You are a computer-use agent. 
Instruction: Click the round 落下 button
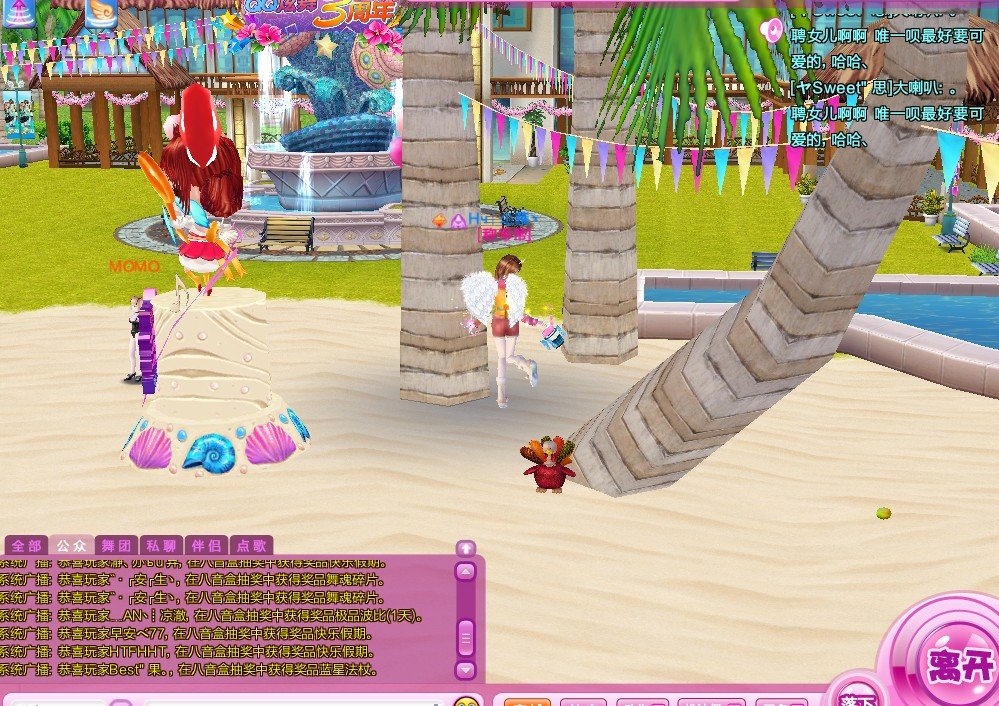pos(858,699)
